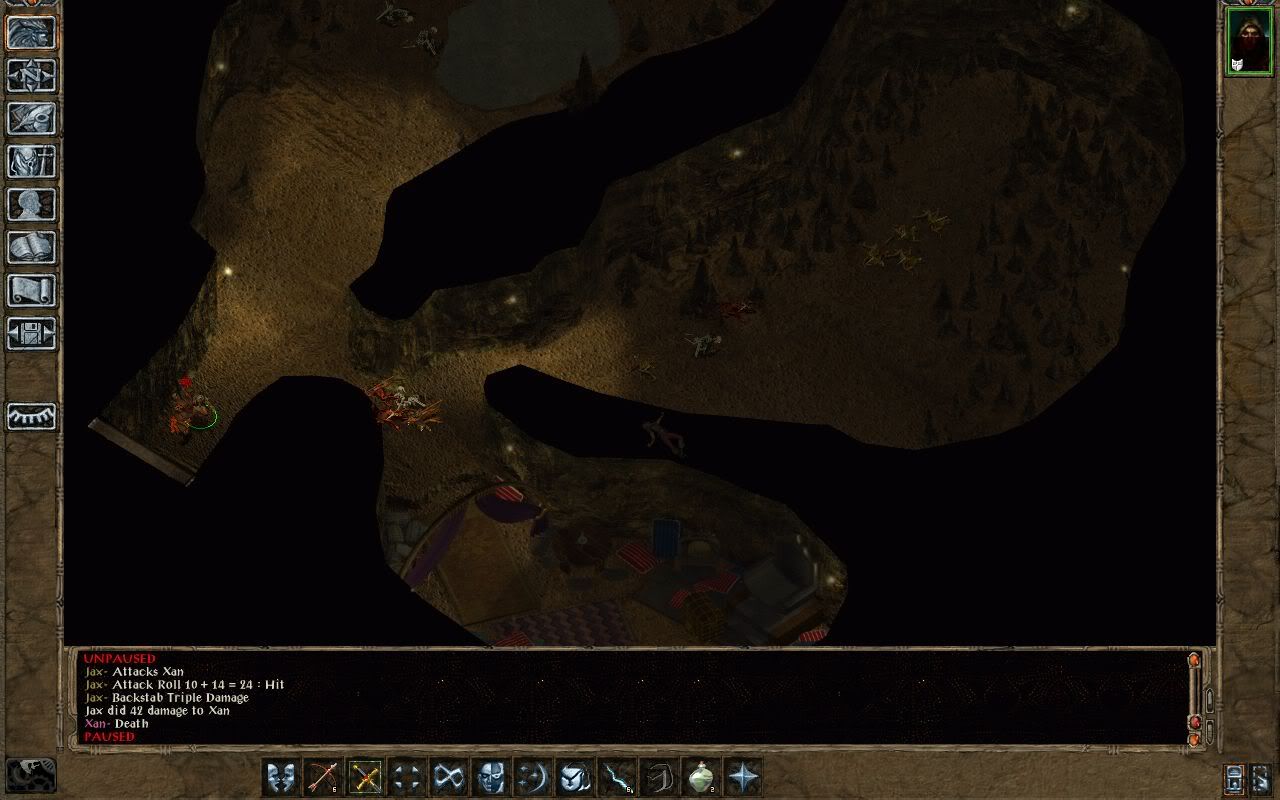Open the special abilities star button
Viewport: 1280px width, 800px height.
pyautogui.click(x=743, y=777)
